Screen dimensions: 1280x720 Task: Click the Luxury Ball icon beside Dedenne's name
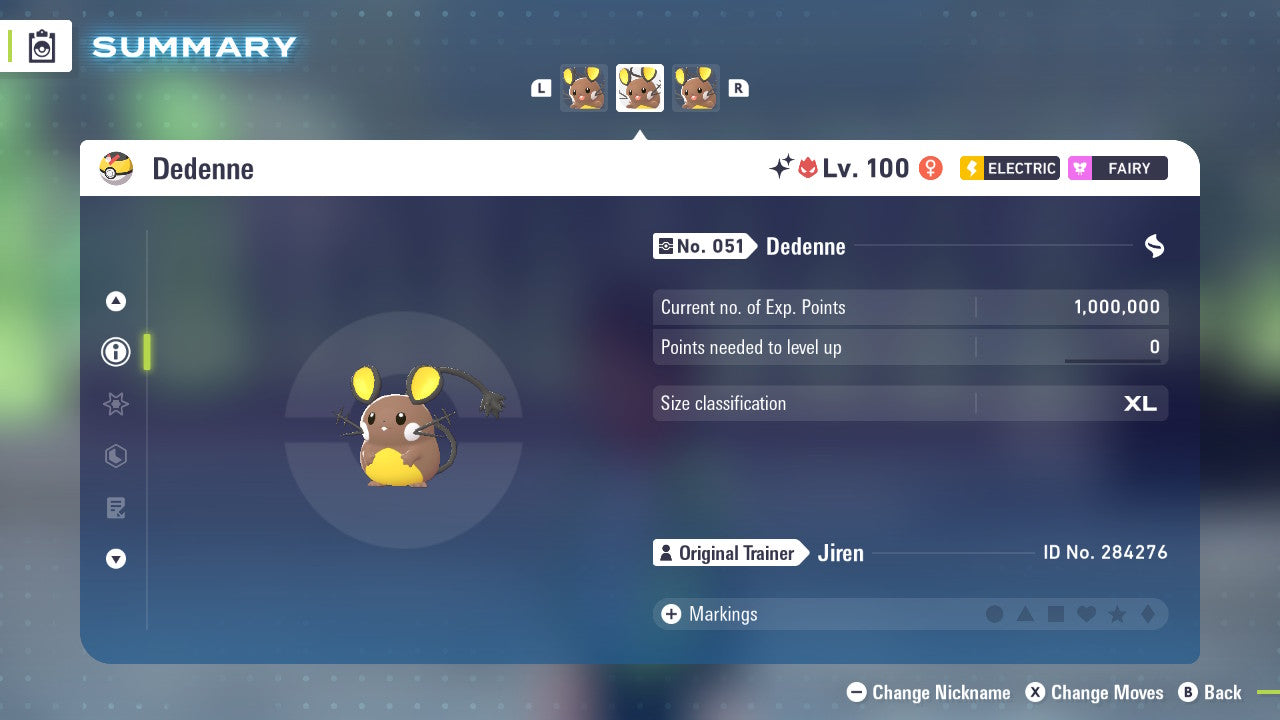click(116, 168)
